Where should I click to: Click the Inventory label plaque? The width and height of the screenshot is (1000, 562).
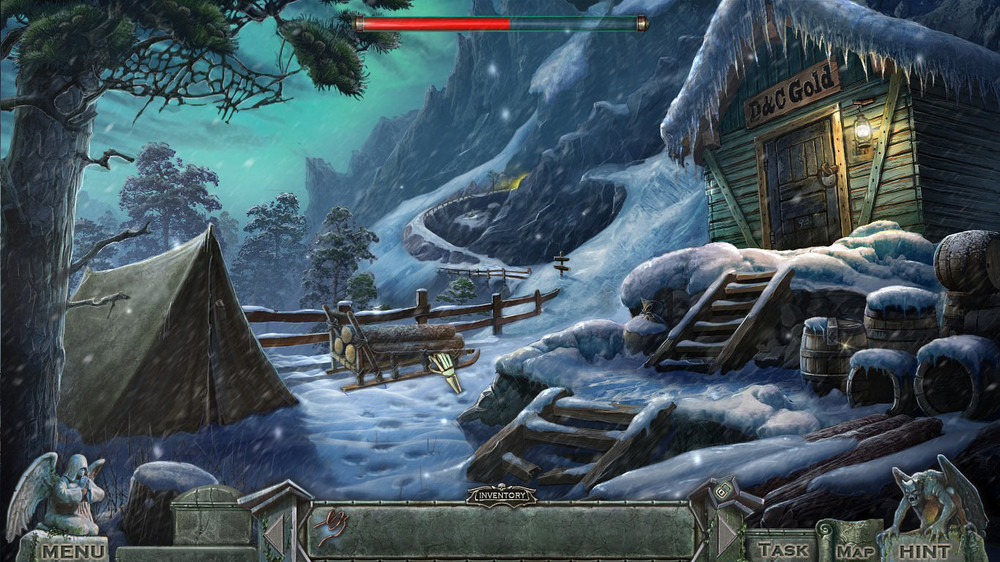coord(500,494)
